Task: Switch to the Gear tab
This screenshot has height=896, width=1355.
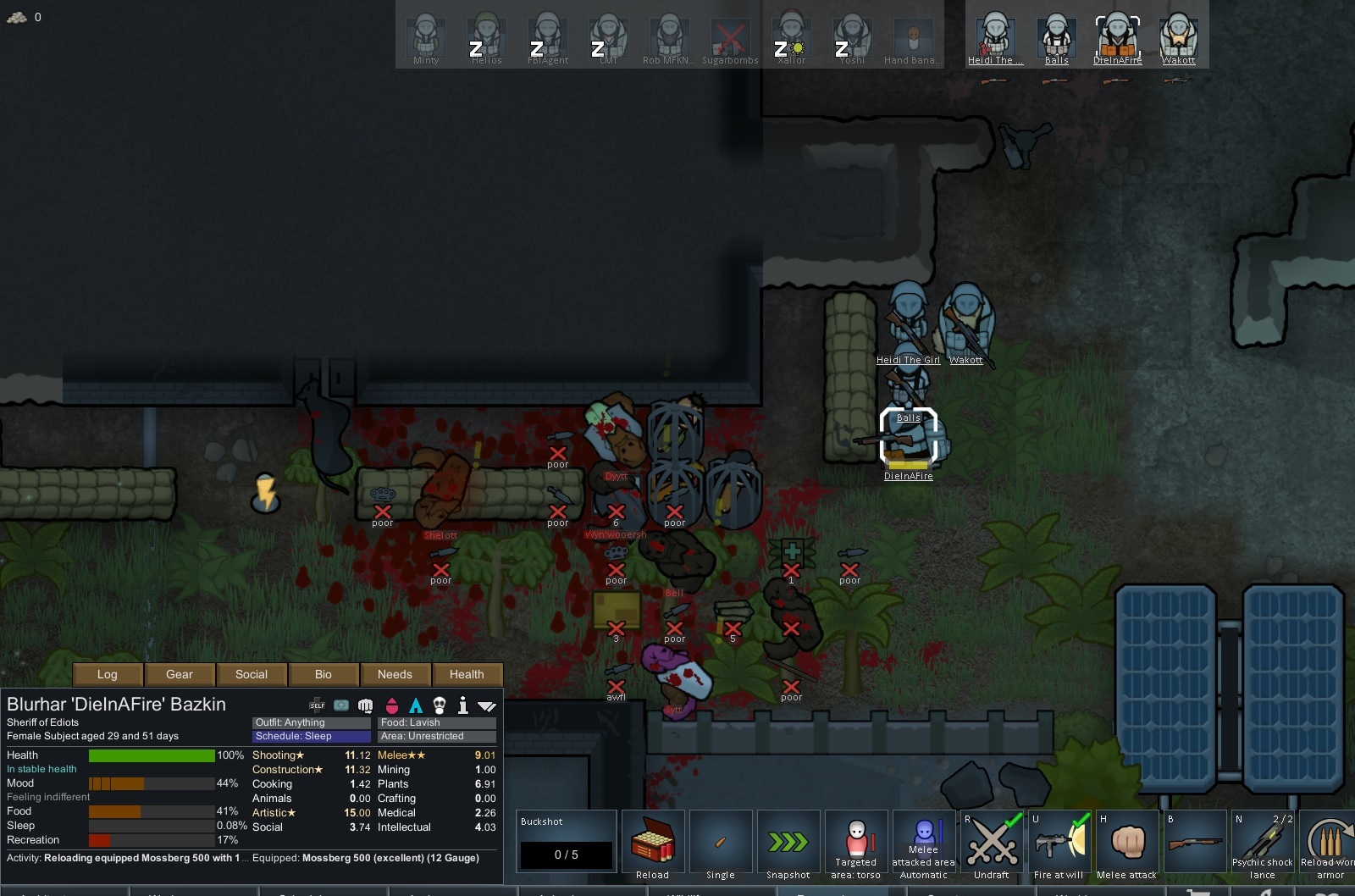Action: click(180, 674)
